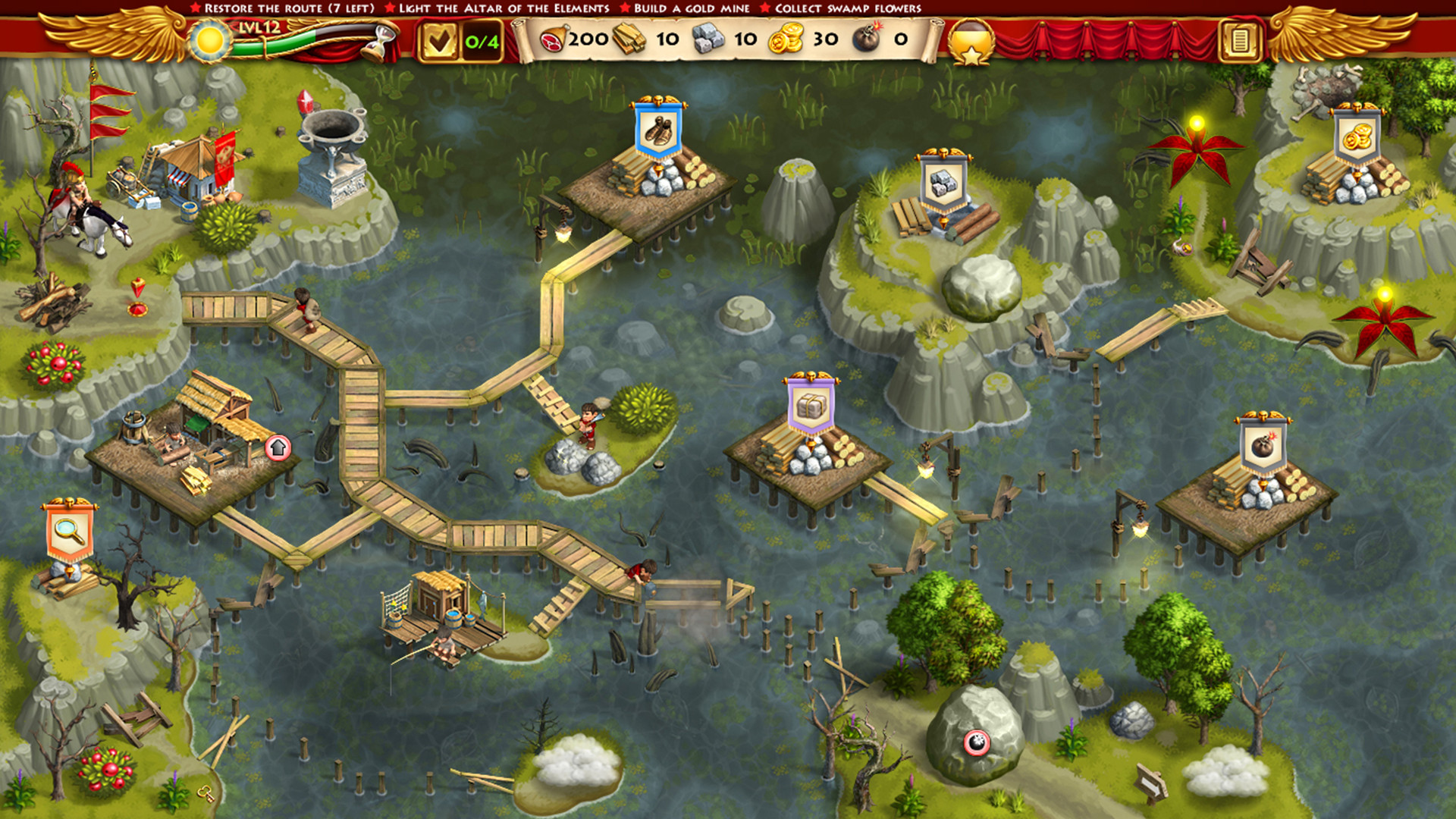Screen dimensions: 1456x819
Task: Click the 'Build a gold mine' quest star
Action: point(626,8)
